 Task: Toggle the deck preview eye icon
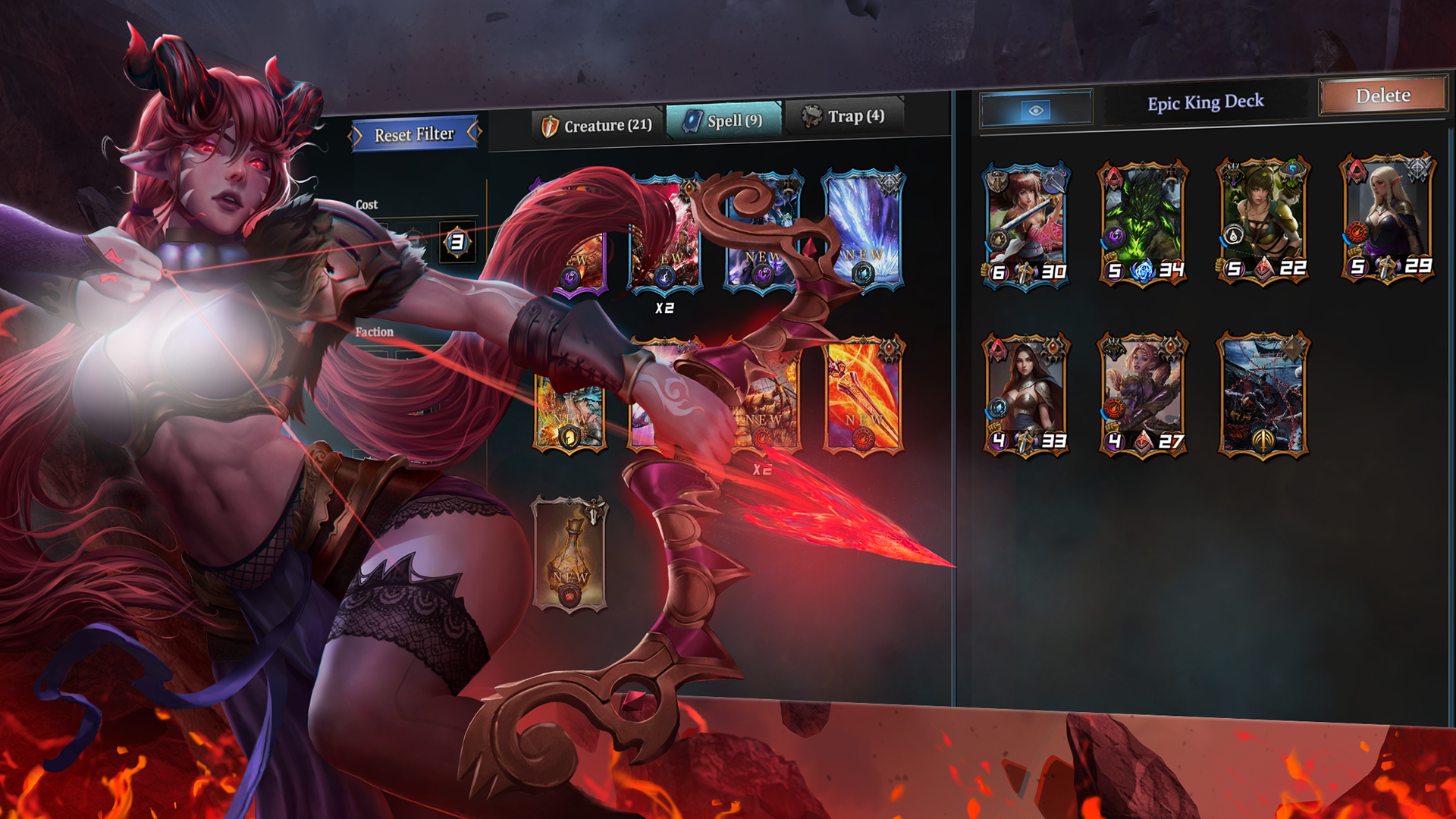pos(1037,108)
